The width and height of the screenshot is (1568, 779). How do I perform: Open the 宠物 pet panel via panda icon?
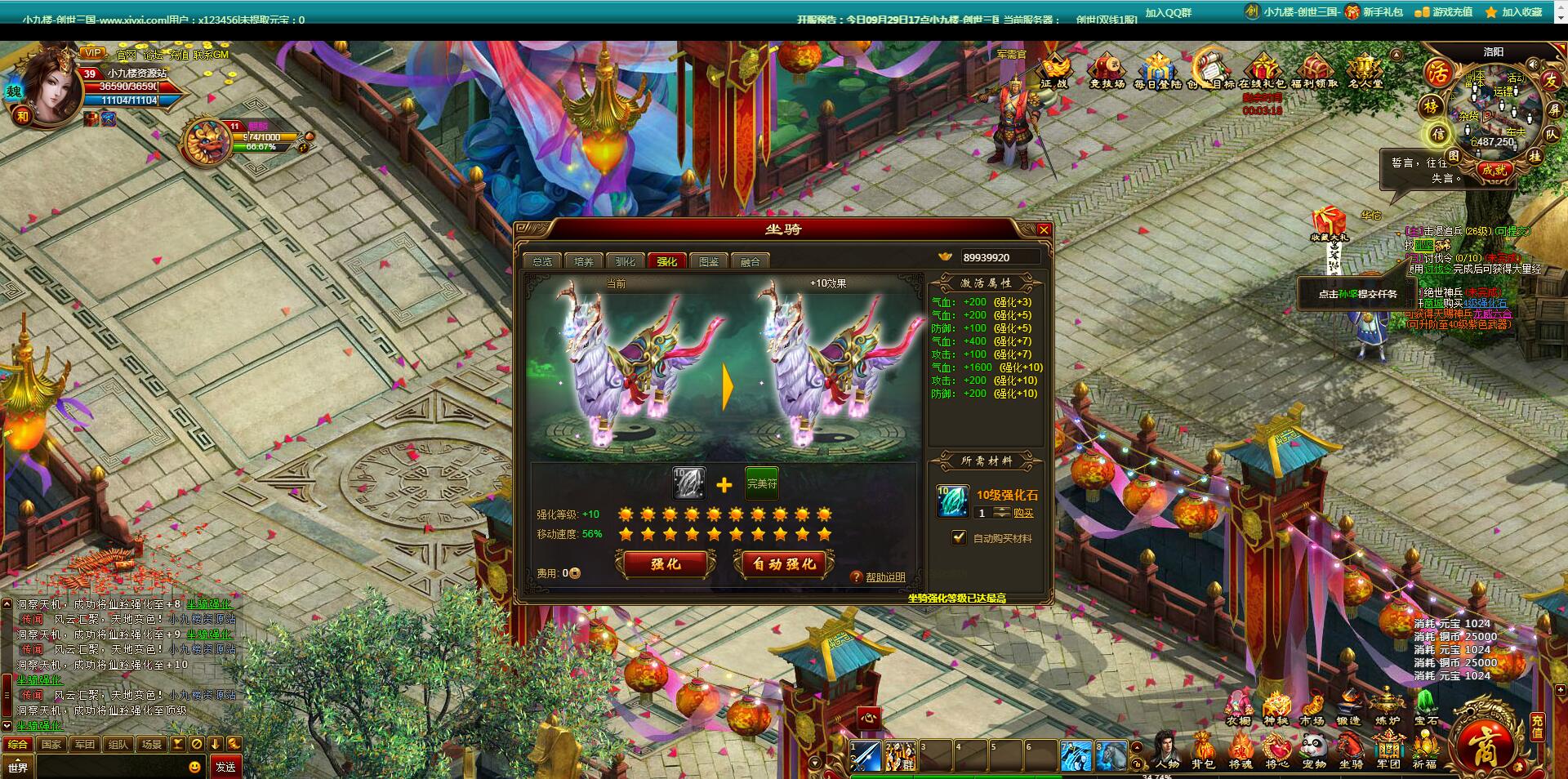[x=1313, y=746]
